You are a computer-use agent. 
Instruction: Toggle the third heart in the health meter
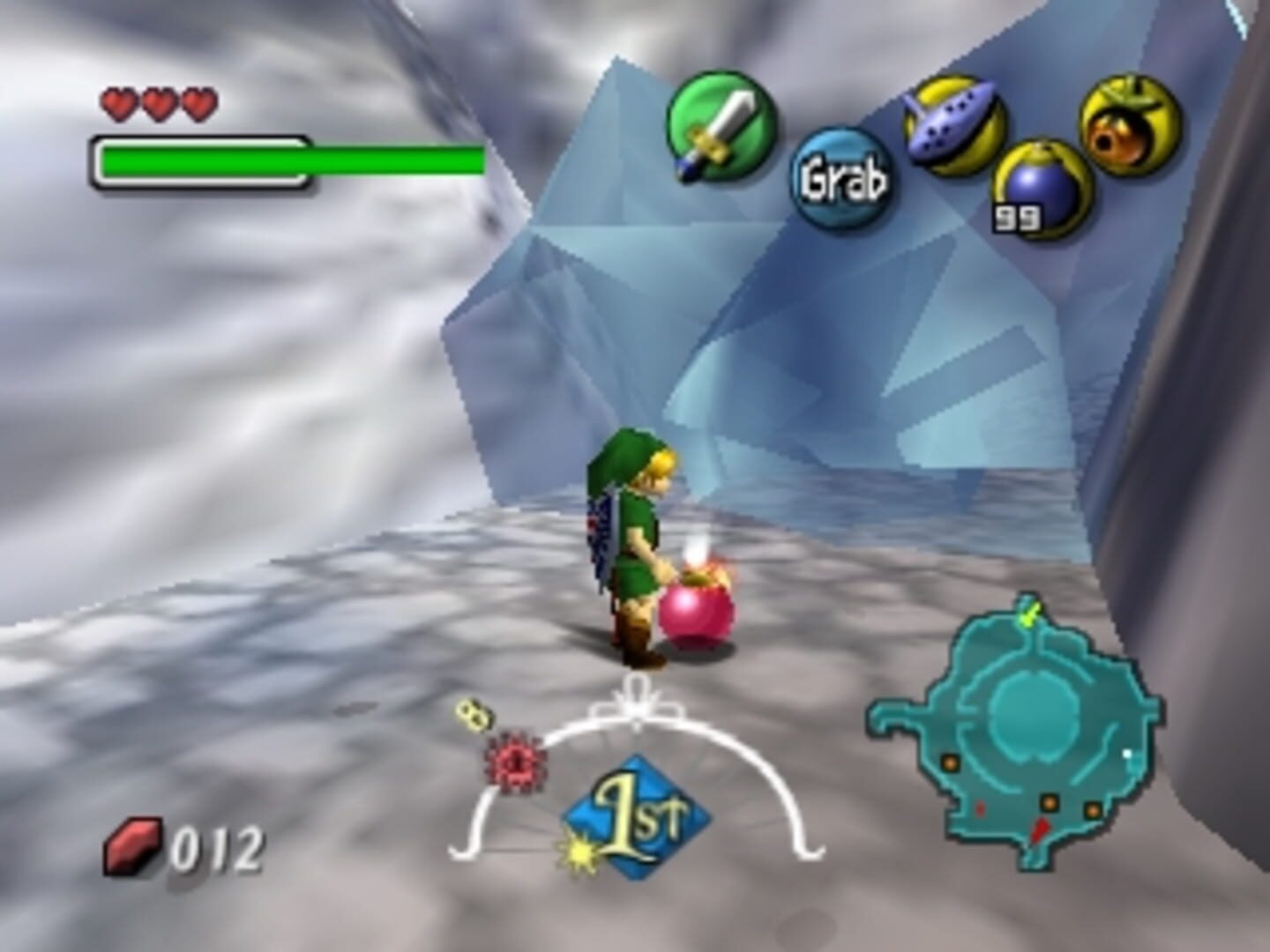201,103
